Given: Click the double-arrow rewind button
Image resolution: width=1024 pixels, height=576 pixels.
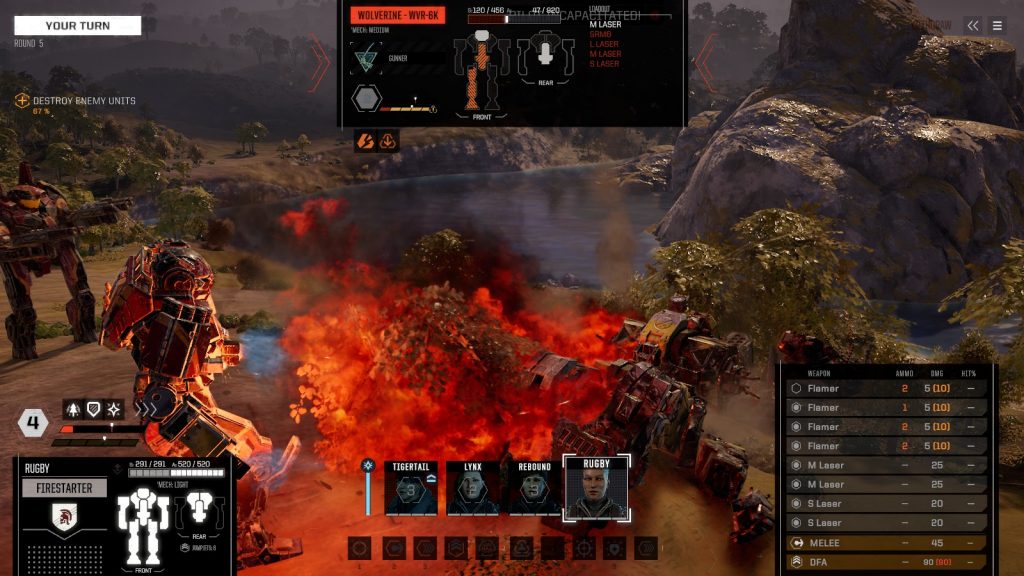Looking at the screenshot, I should pos(972,26).
